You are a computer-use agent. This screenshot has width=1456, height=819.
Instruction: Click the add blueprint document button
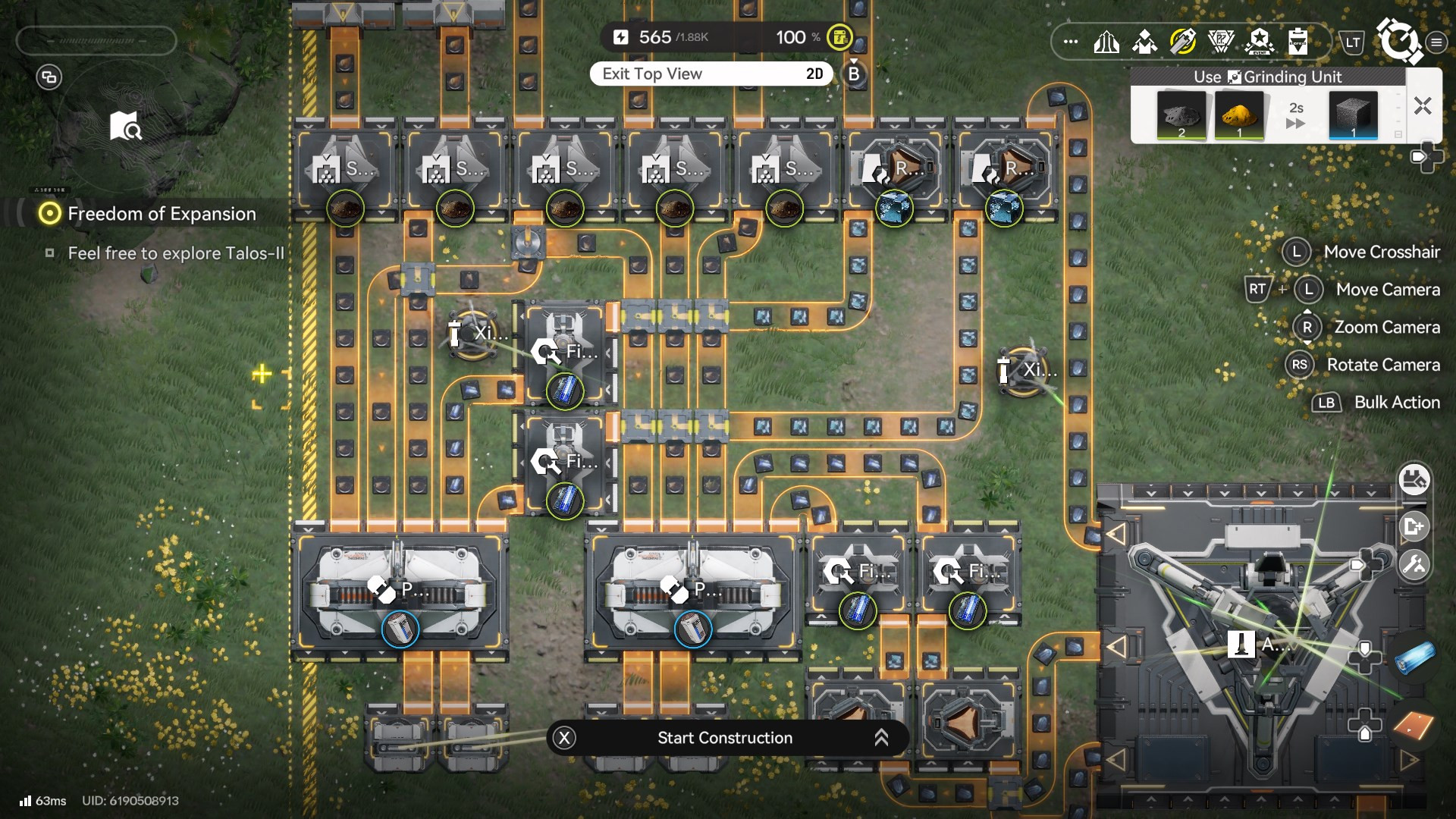(1414, 526)
